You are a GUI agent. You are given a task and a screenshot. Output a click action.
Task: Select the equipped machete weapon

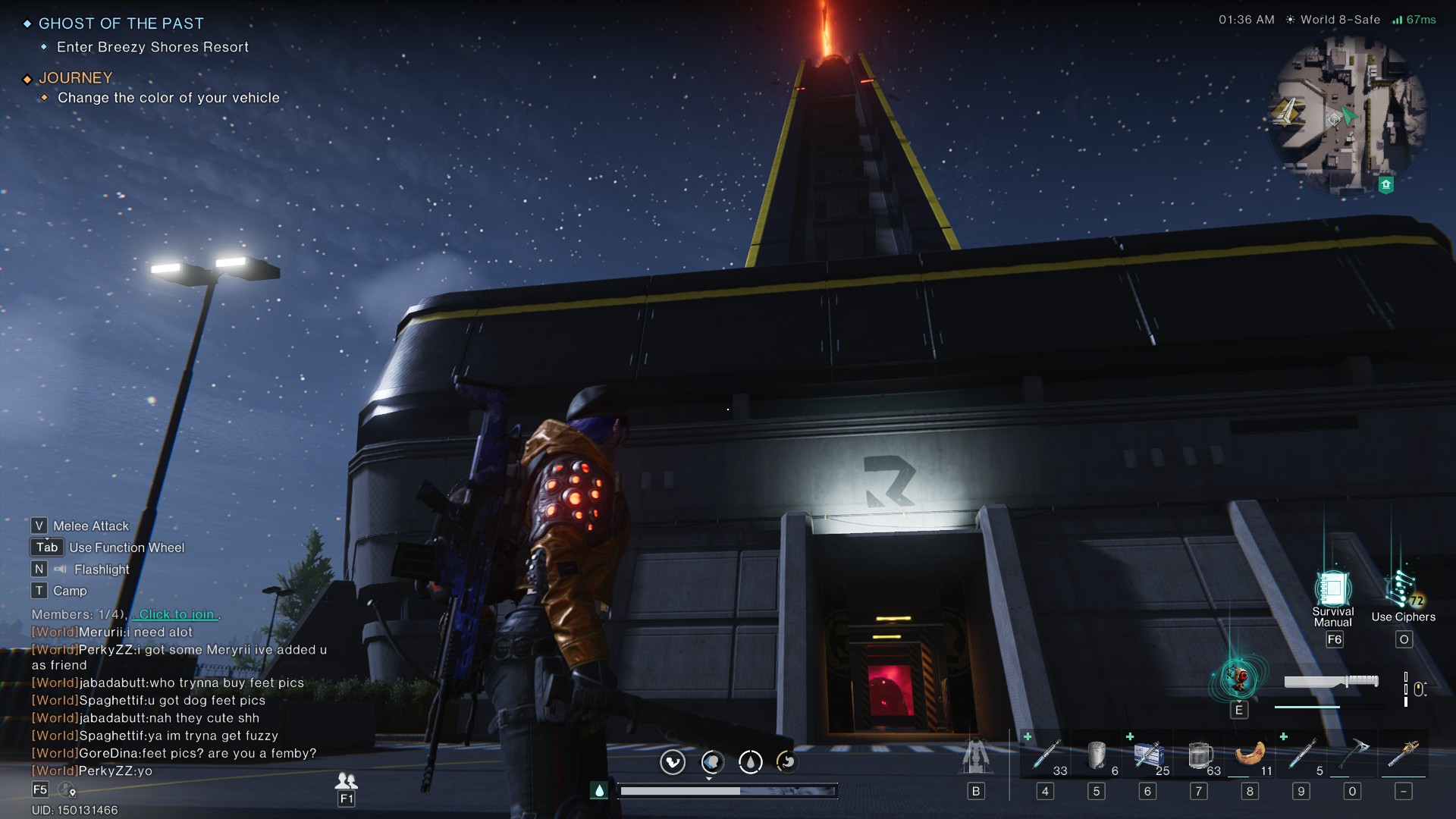tap(1331, 682)
